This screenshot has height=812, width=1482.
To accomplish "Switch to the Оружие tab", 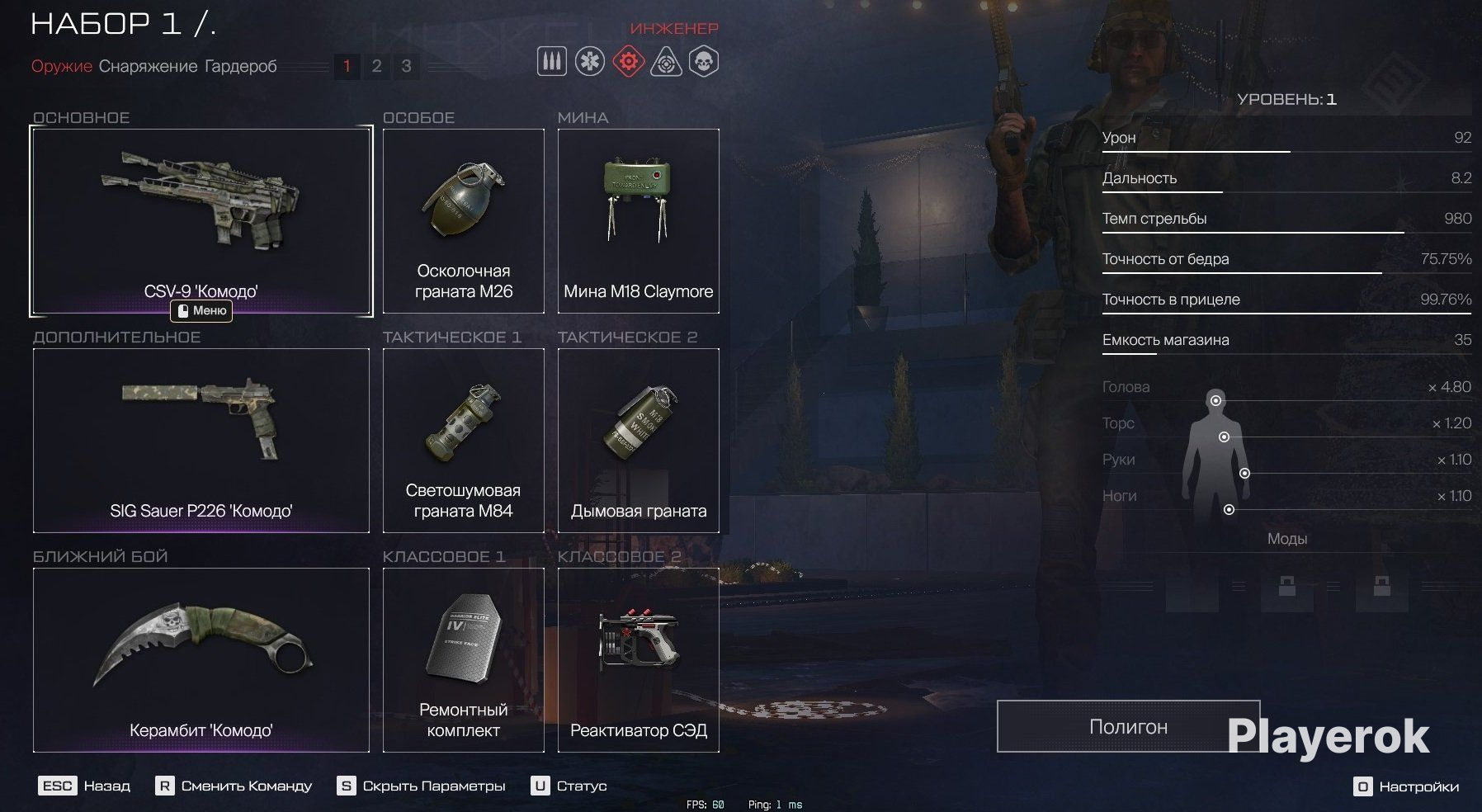I will pos(61,66).
